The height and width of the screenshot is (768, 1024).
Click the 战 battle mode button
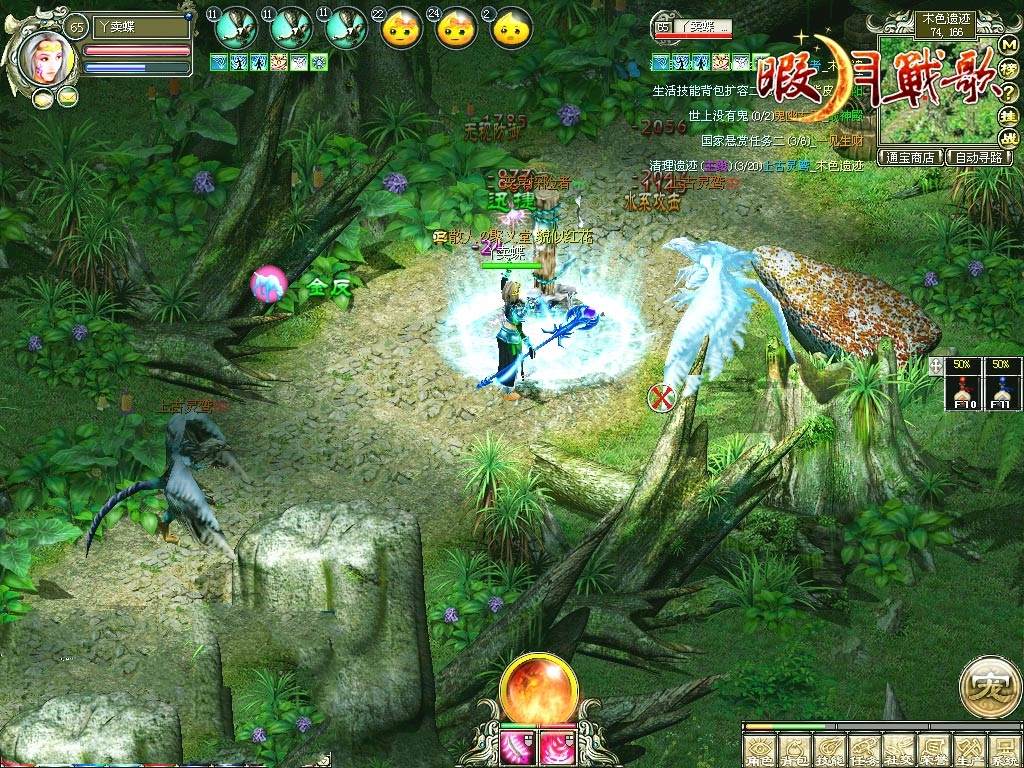1009,139
